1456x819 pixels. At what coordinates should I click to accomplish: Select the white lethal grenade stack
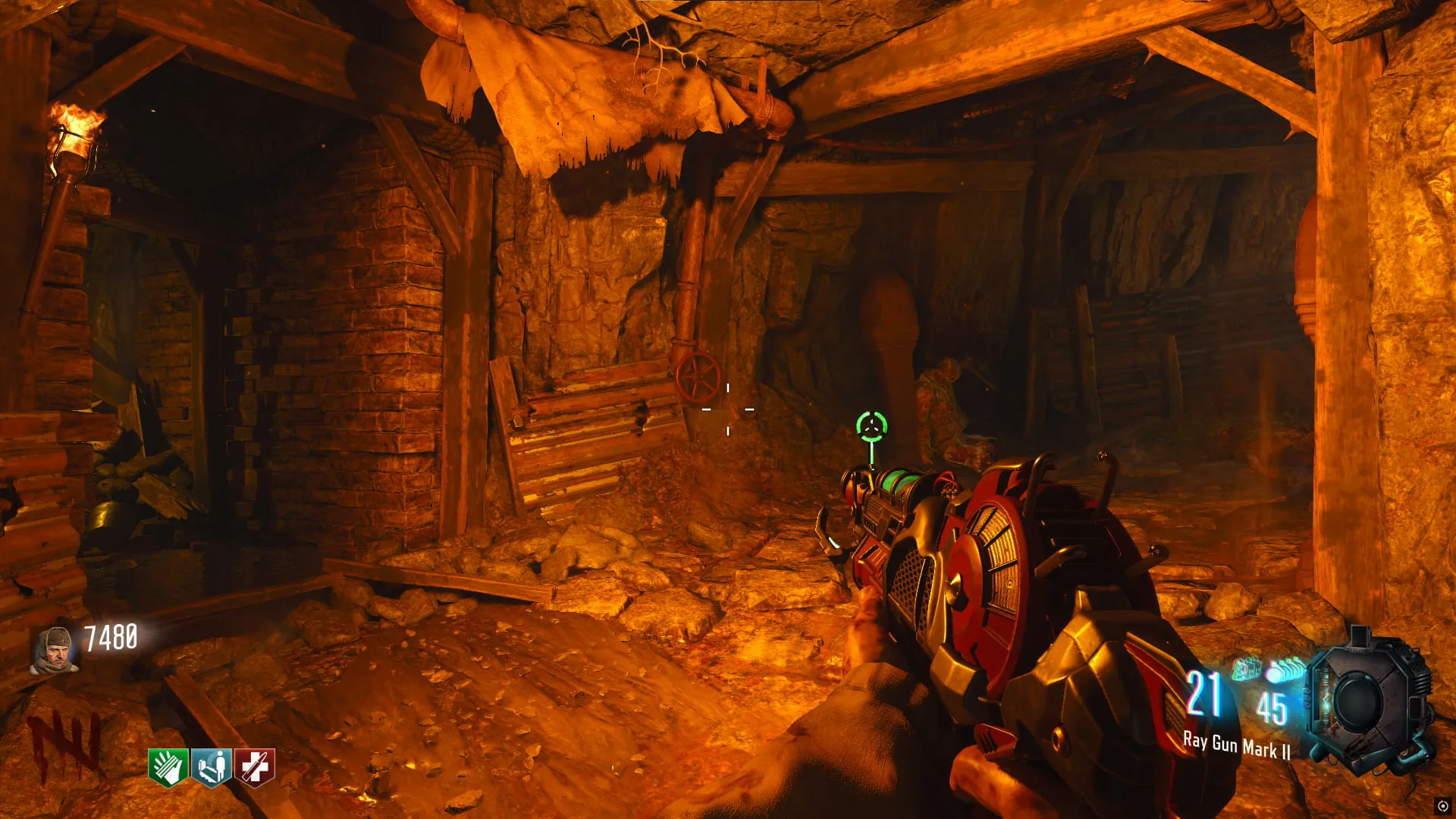pyautogui.click(x=1283, y=670)
